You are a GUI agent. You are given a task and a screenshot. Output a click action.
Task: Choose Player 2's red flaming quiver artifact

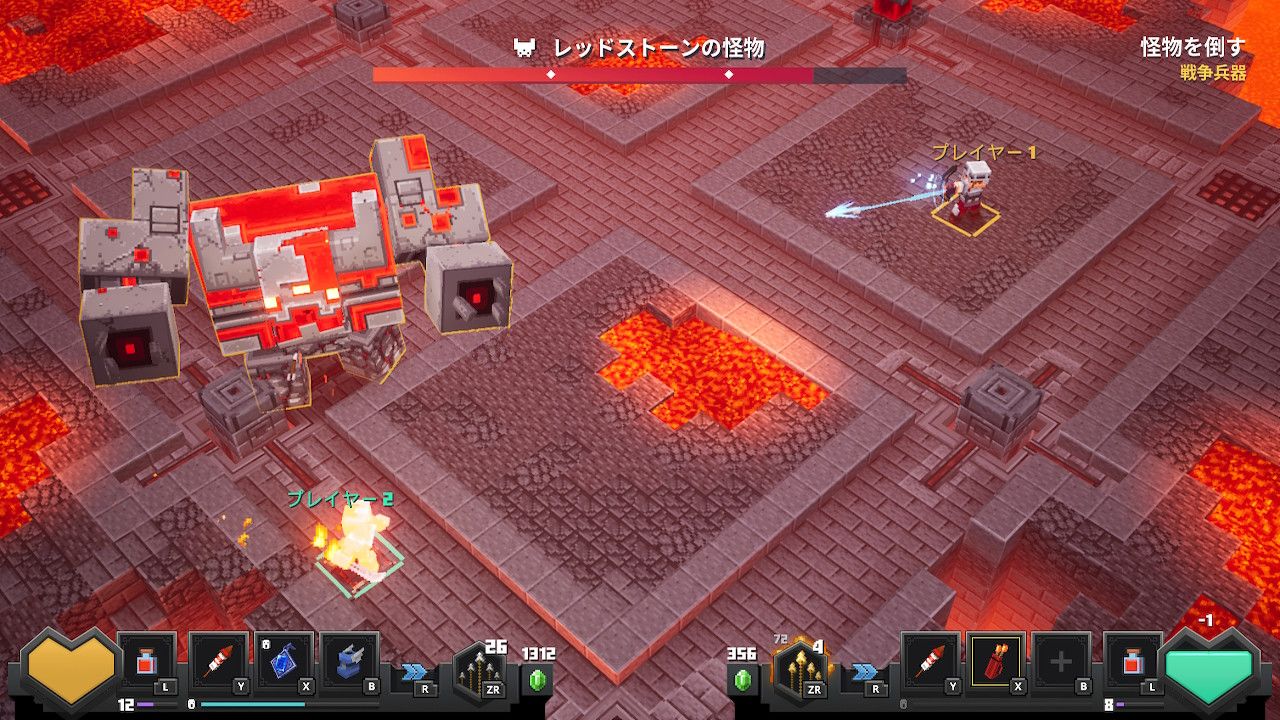996,661
